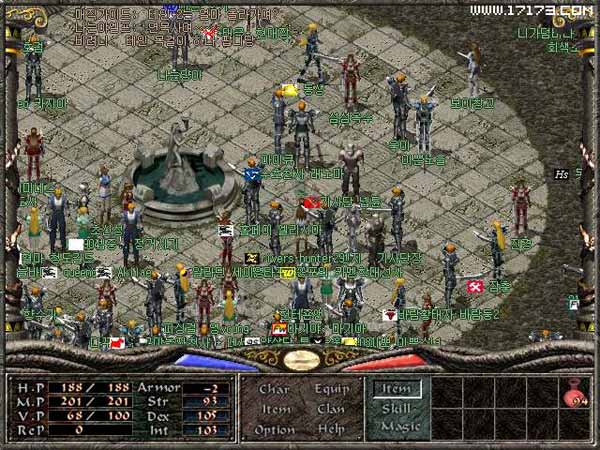Screen dimensions: 600x450
Task: Open the Item menu beside Clan
Action: pos(276,408)
